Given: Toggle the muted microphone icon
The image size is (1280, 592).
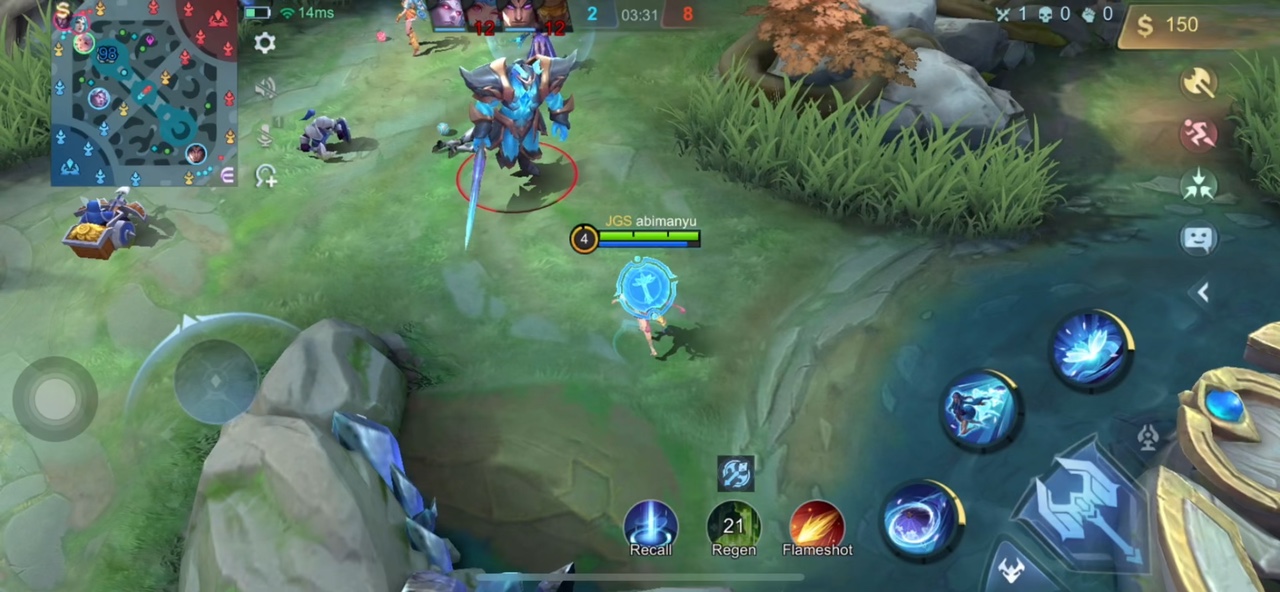Looking at the screenshot, I should coord(265,134).
